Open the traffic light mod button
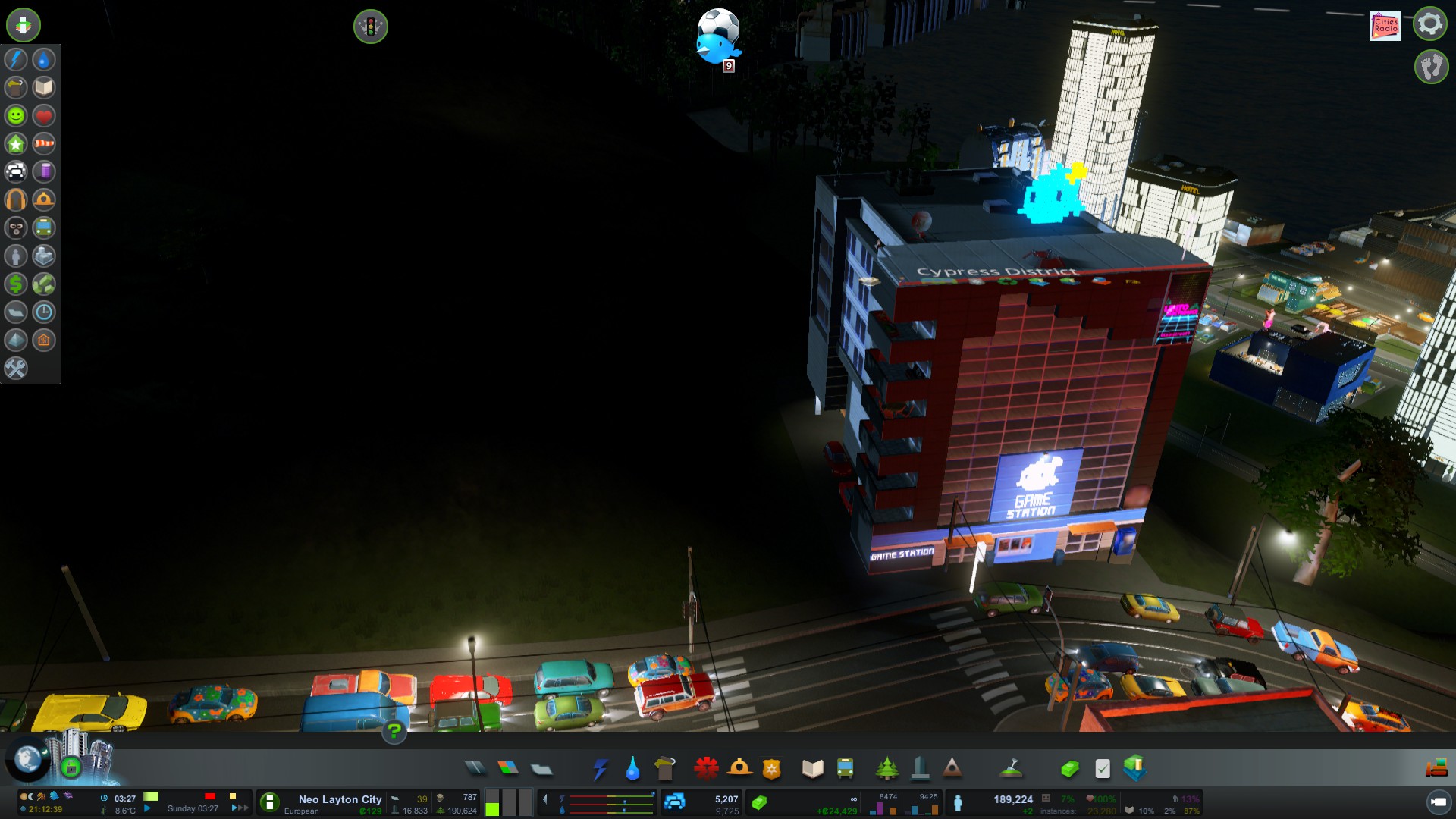Viewport: 1456px width, 819px height. 370,27
